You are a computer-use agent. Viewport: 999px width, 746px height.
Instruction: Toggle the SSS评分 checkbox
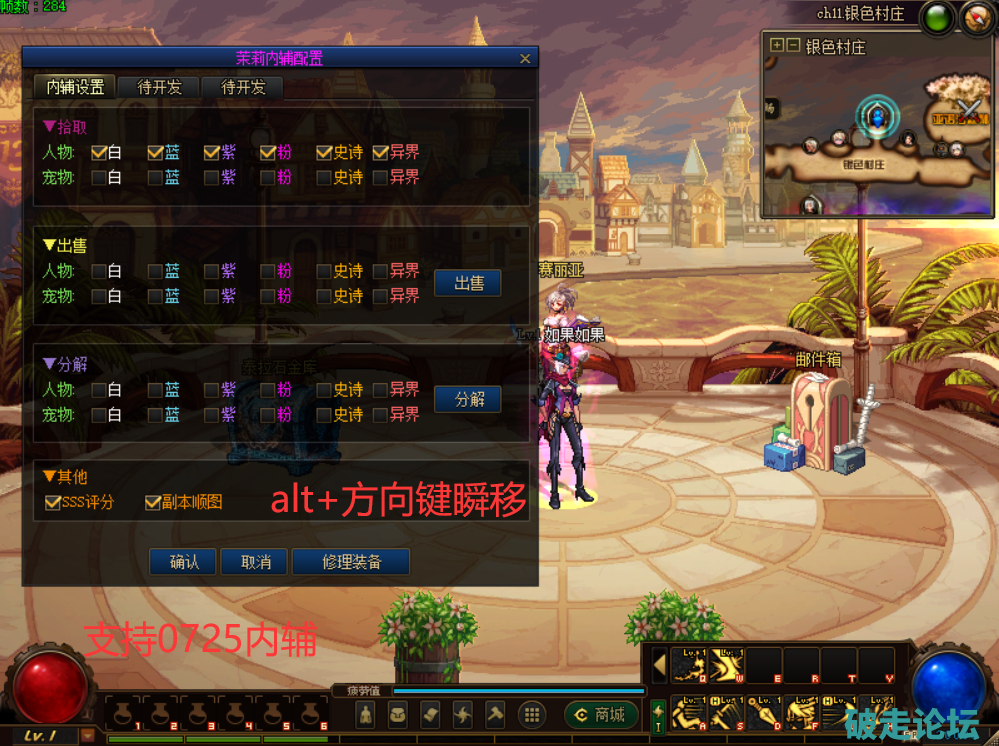[x=53, y=503]
